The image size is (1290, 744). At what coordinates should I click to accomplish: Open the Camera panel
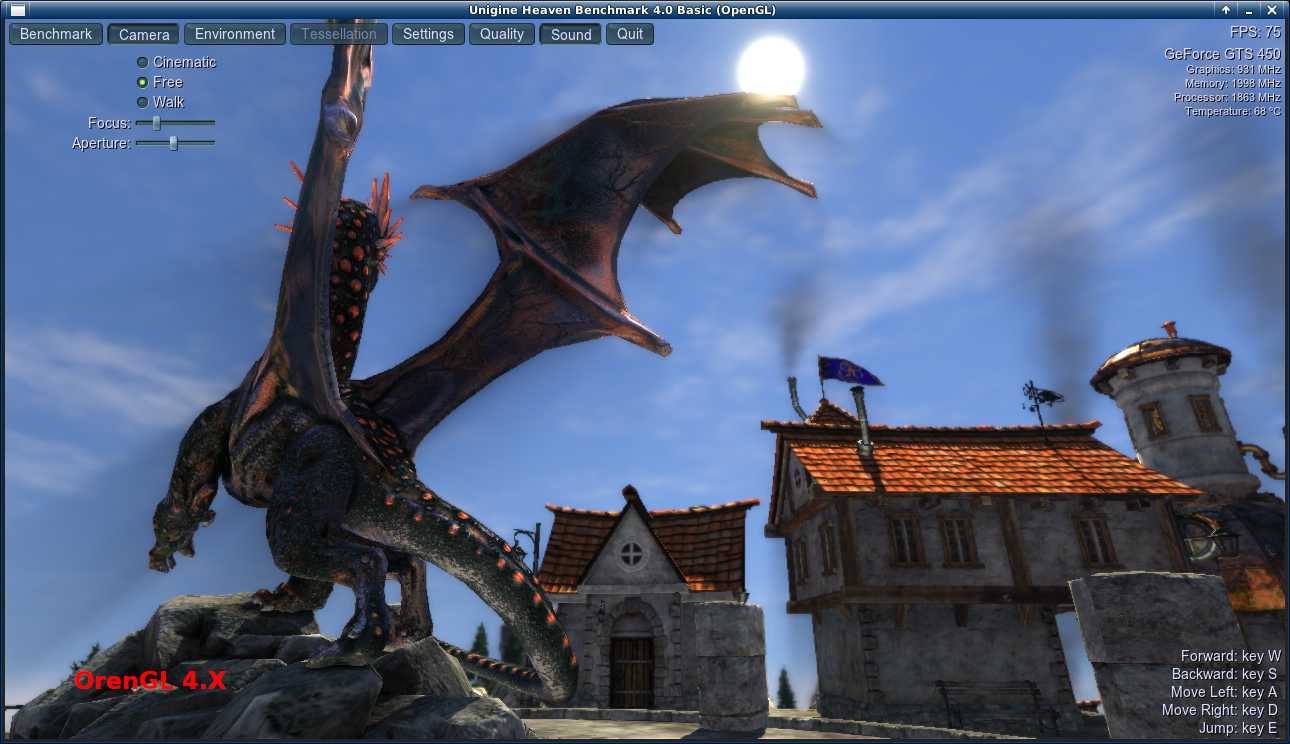tap(143, 33)
